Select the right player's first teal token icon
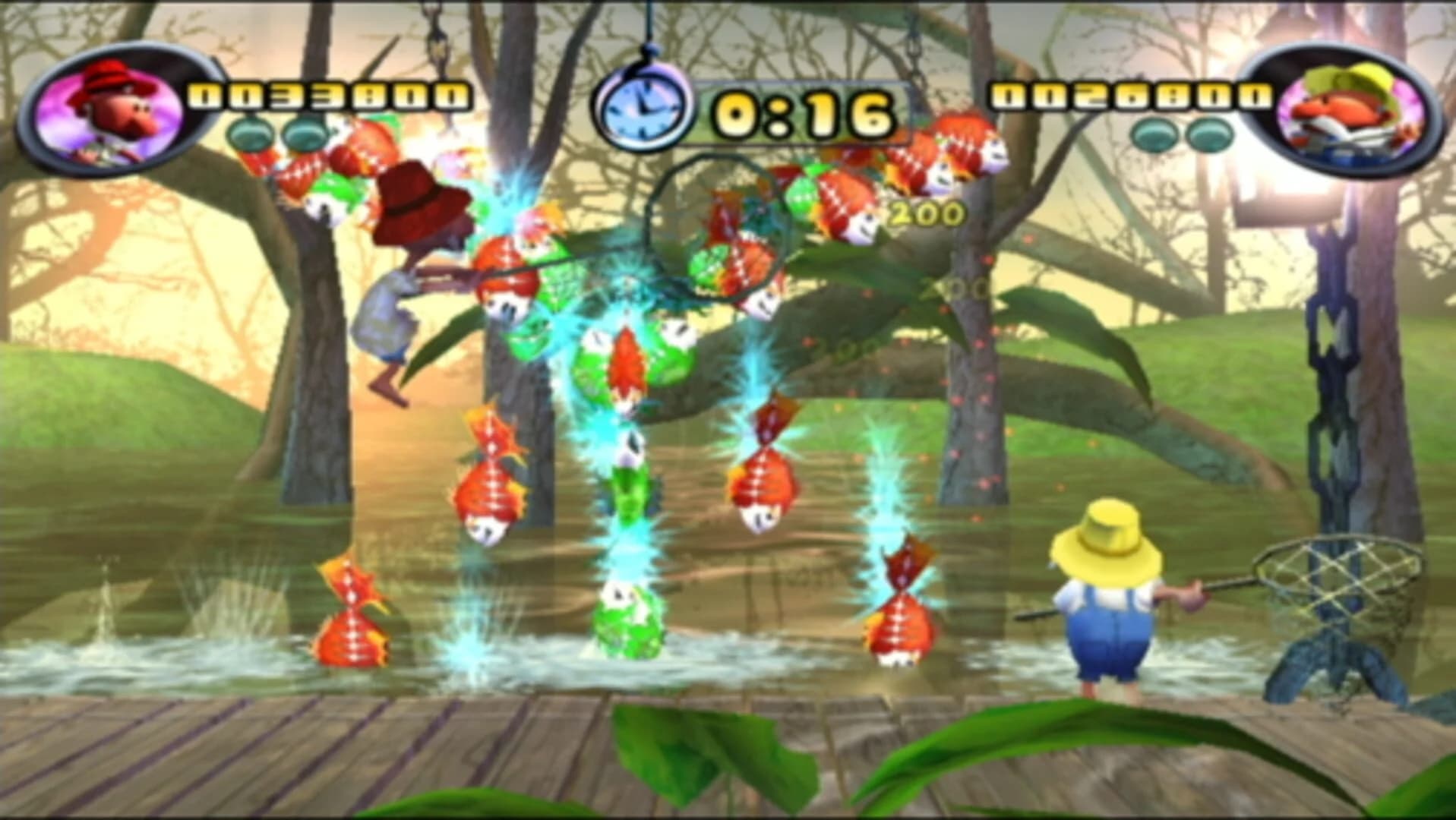Screen dimensions: 1456x820 [x=1151, y=135]
